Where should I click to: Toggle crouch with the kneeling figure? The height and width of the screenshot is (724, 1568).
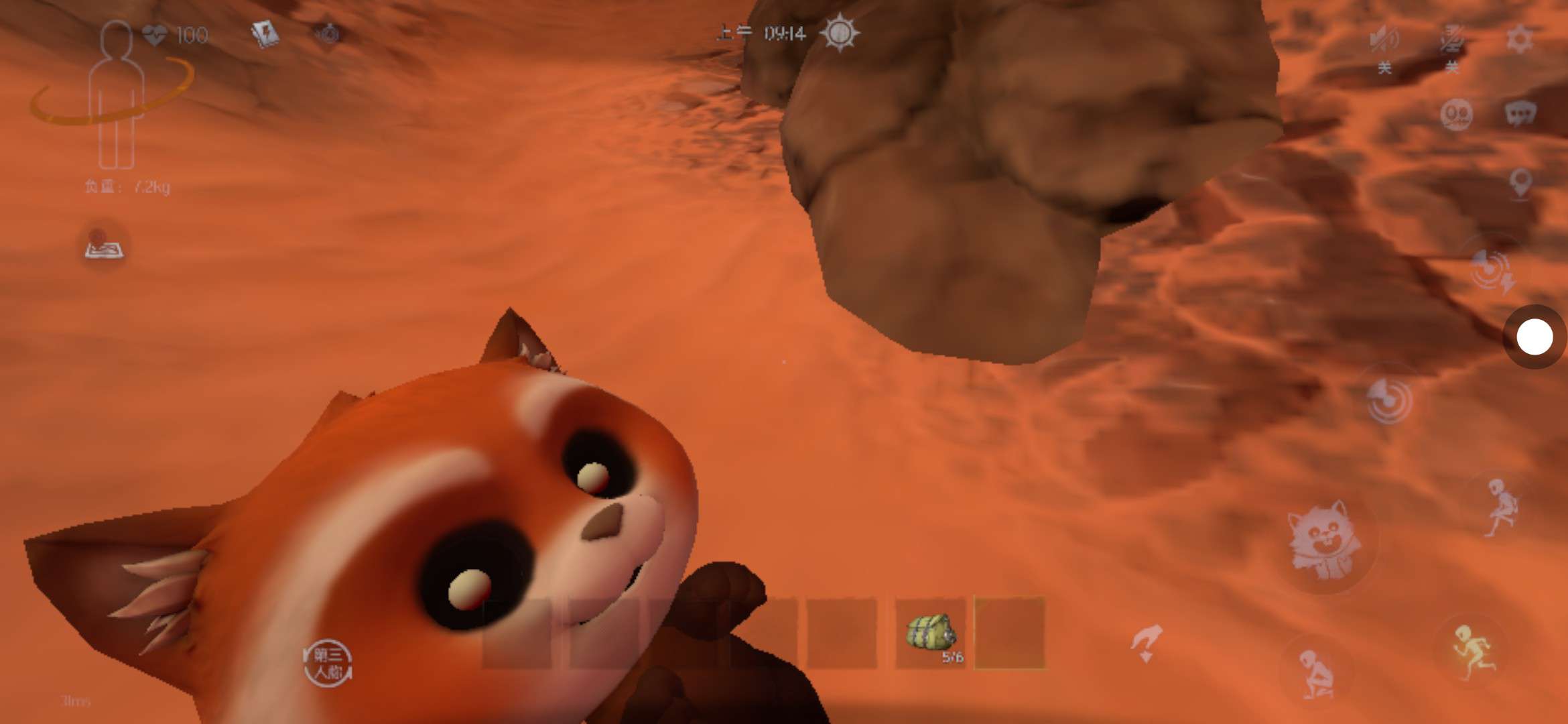[1316, 673]
